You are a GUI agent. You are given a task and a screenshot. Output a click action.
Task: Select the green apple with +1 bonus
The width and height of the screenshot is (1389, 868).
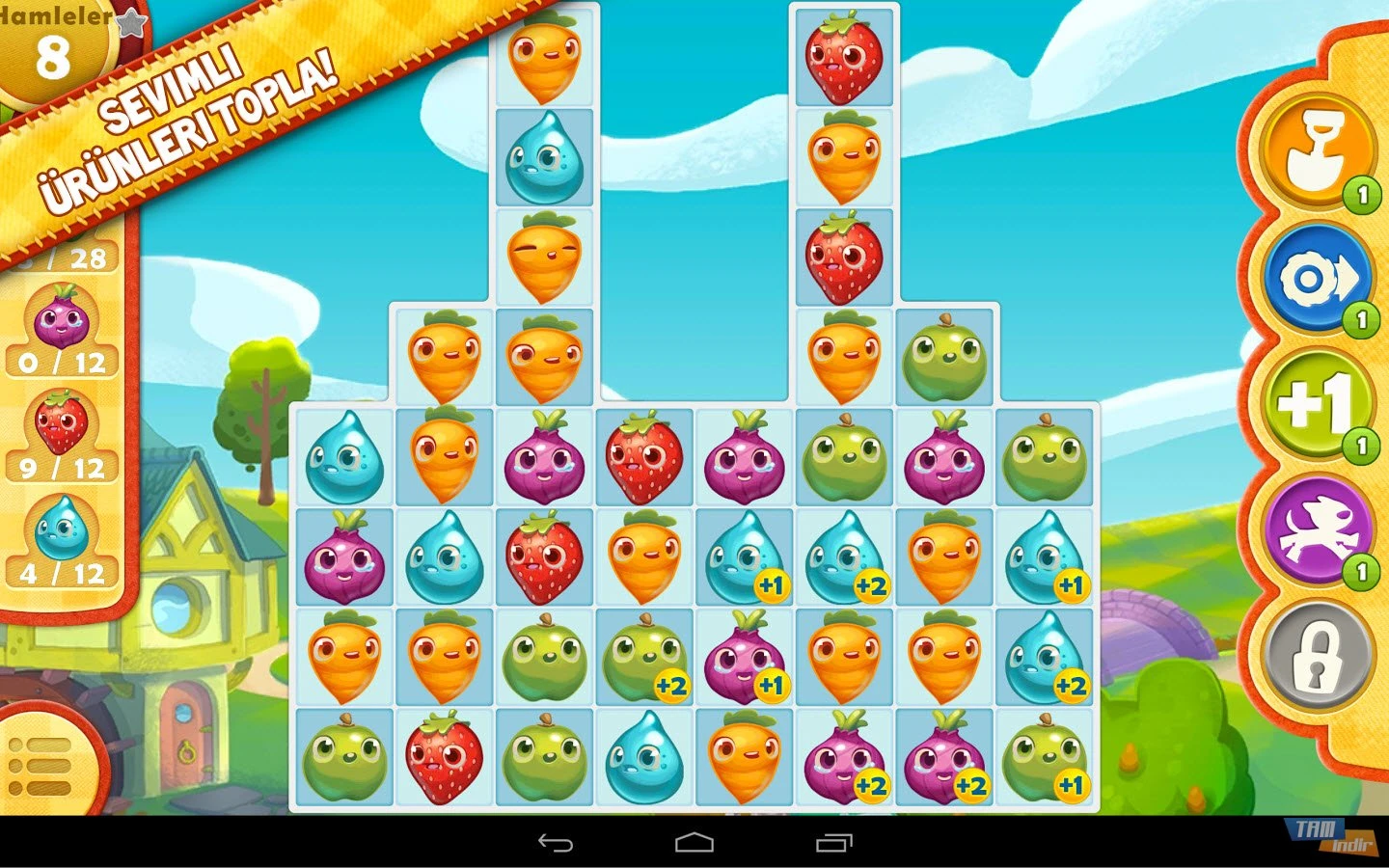coord(1045,760)
